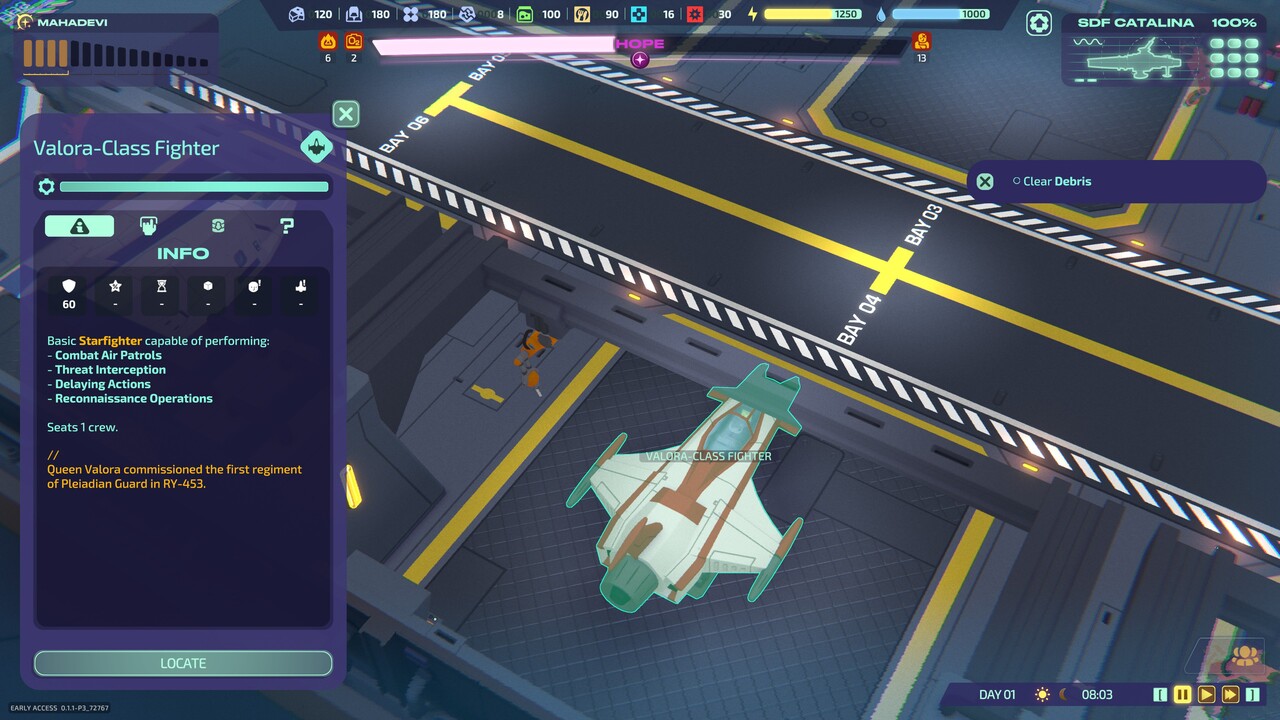This screenshot has height=720, width=1280.
Task: Pause the game time
Action: (1182, 694)
